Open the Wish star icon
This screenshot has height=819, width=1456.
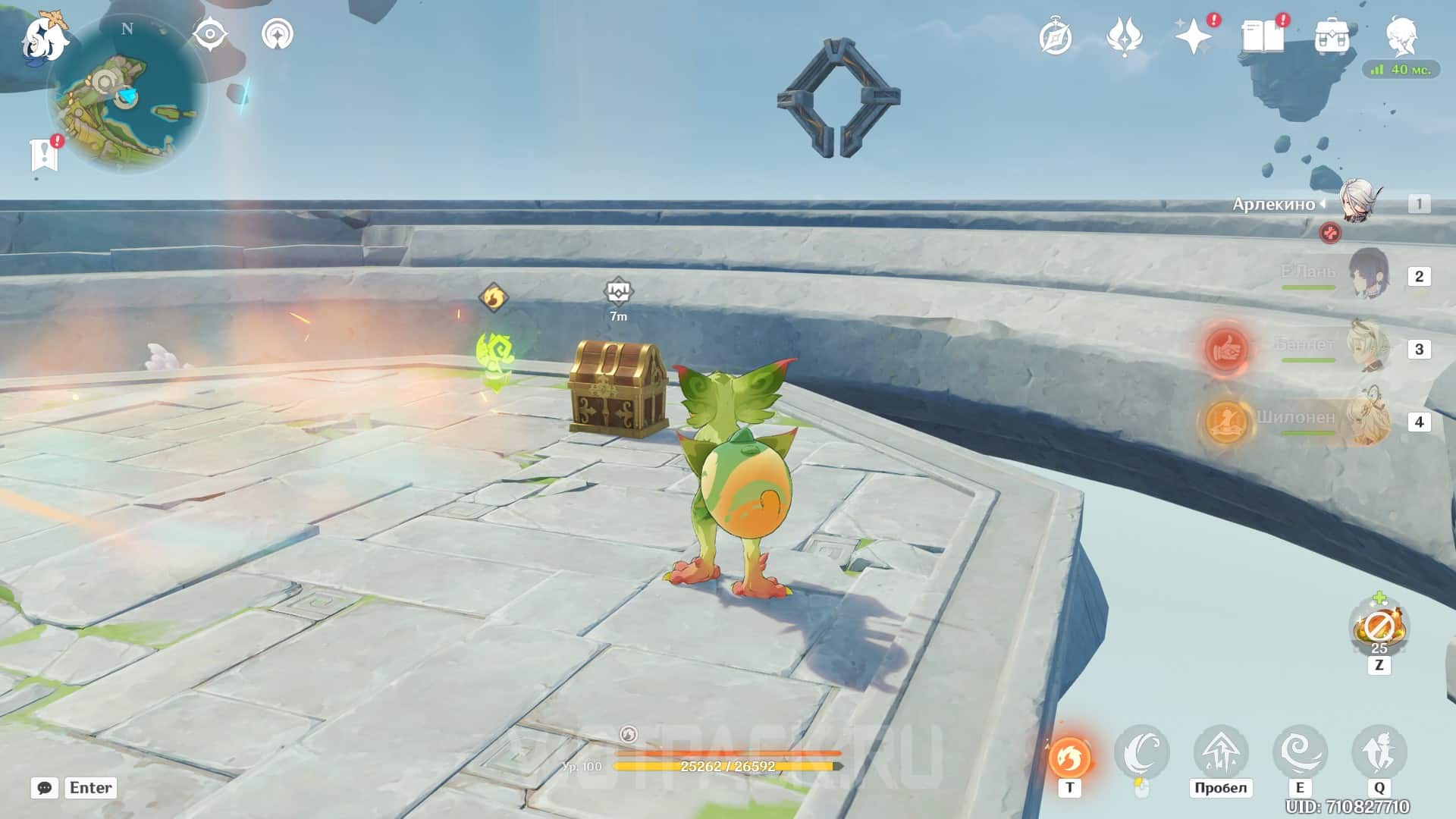tap(1193, 37)
